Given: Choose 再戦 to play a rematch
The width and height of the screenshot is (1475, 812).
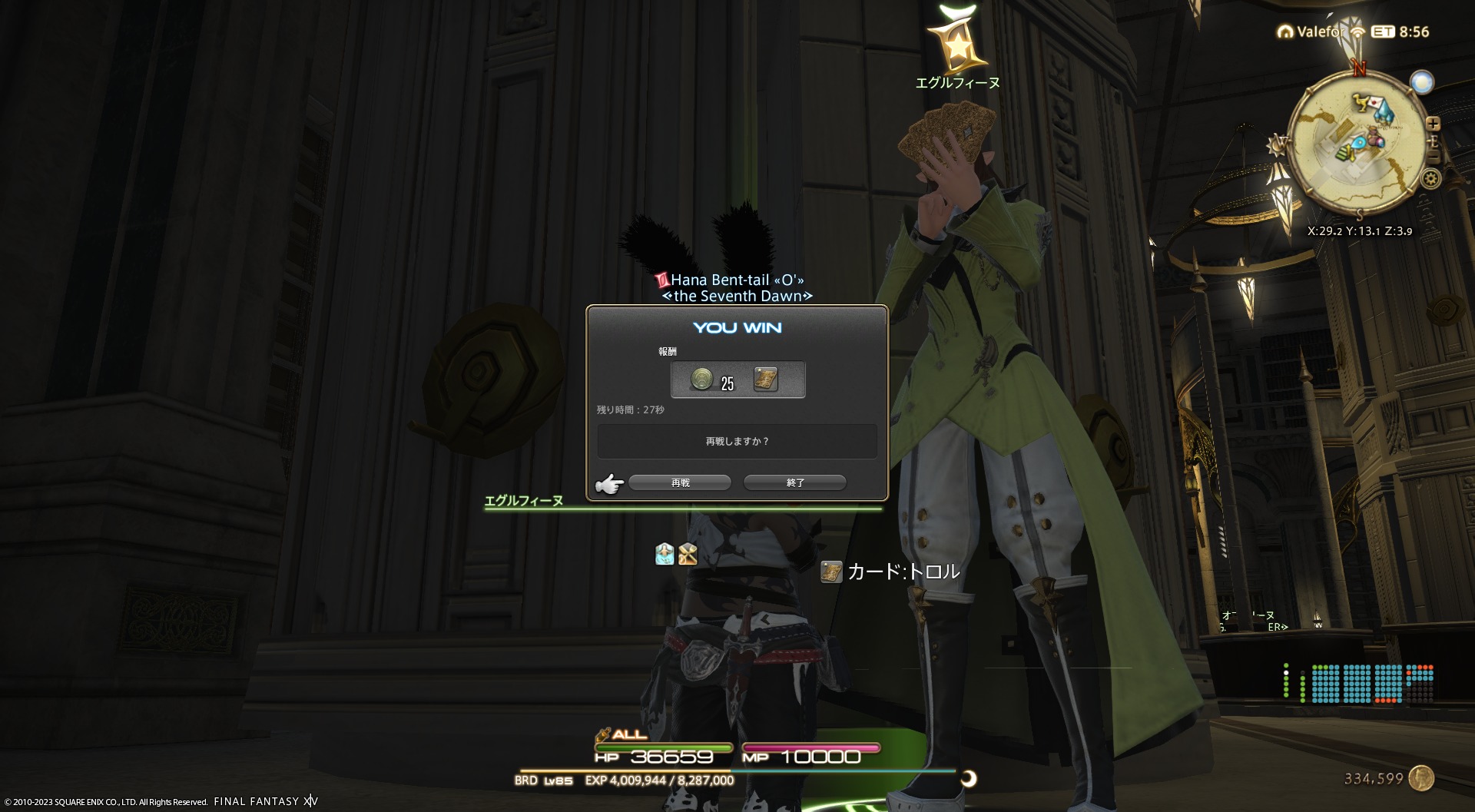Looking at the screenshot, I should click(x=680, y=482).
